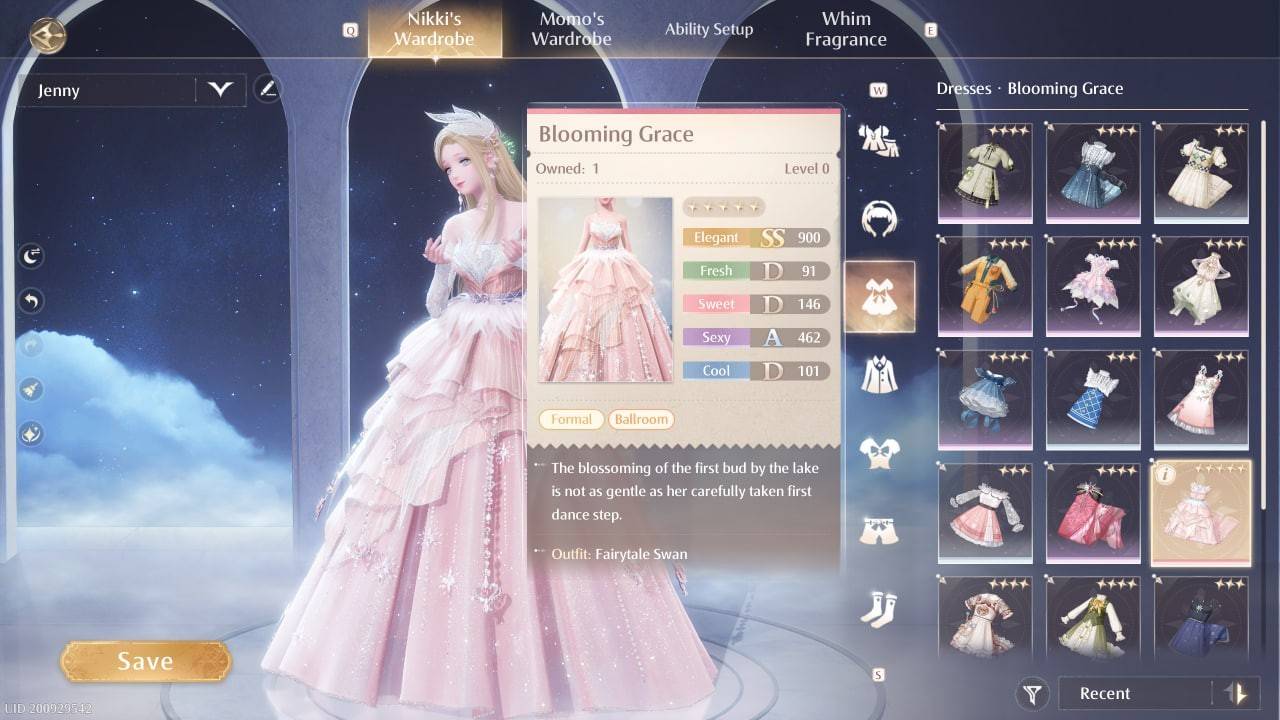
Task: Click the Undo arrow icon
Action: pos(30,300)
